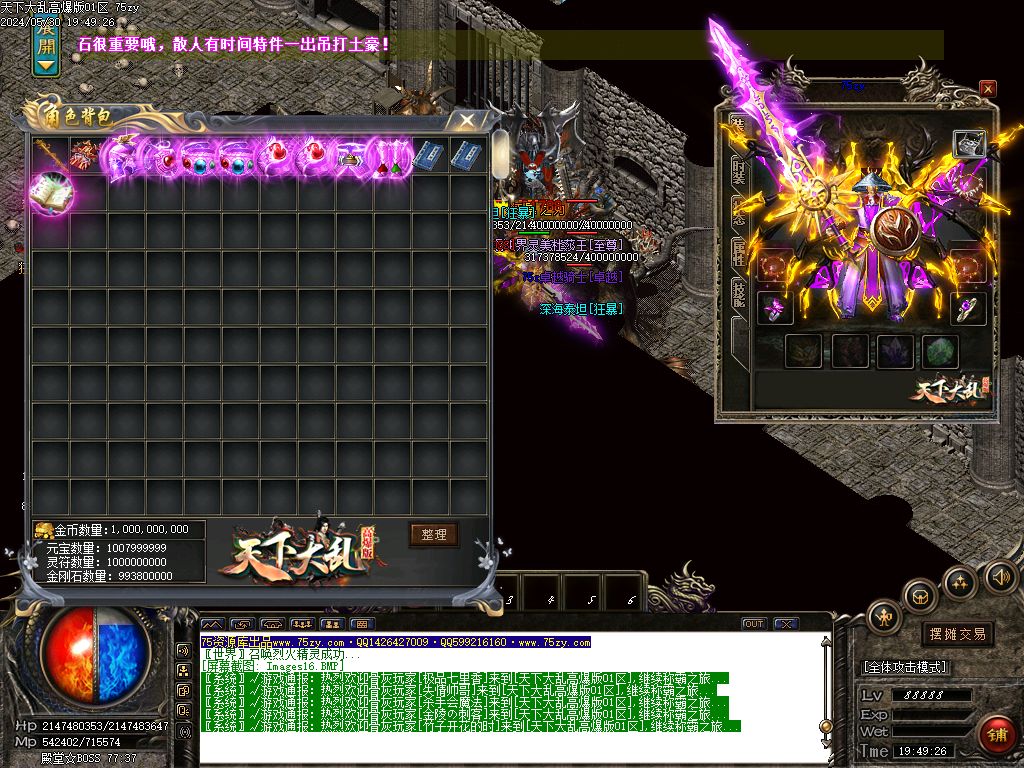The height and width of the screenshot is (768, 1024).
Task: Close the character equipment panel
Action: point(987,89)
